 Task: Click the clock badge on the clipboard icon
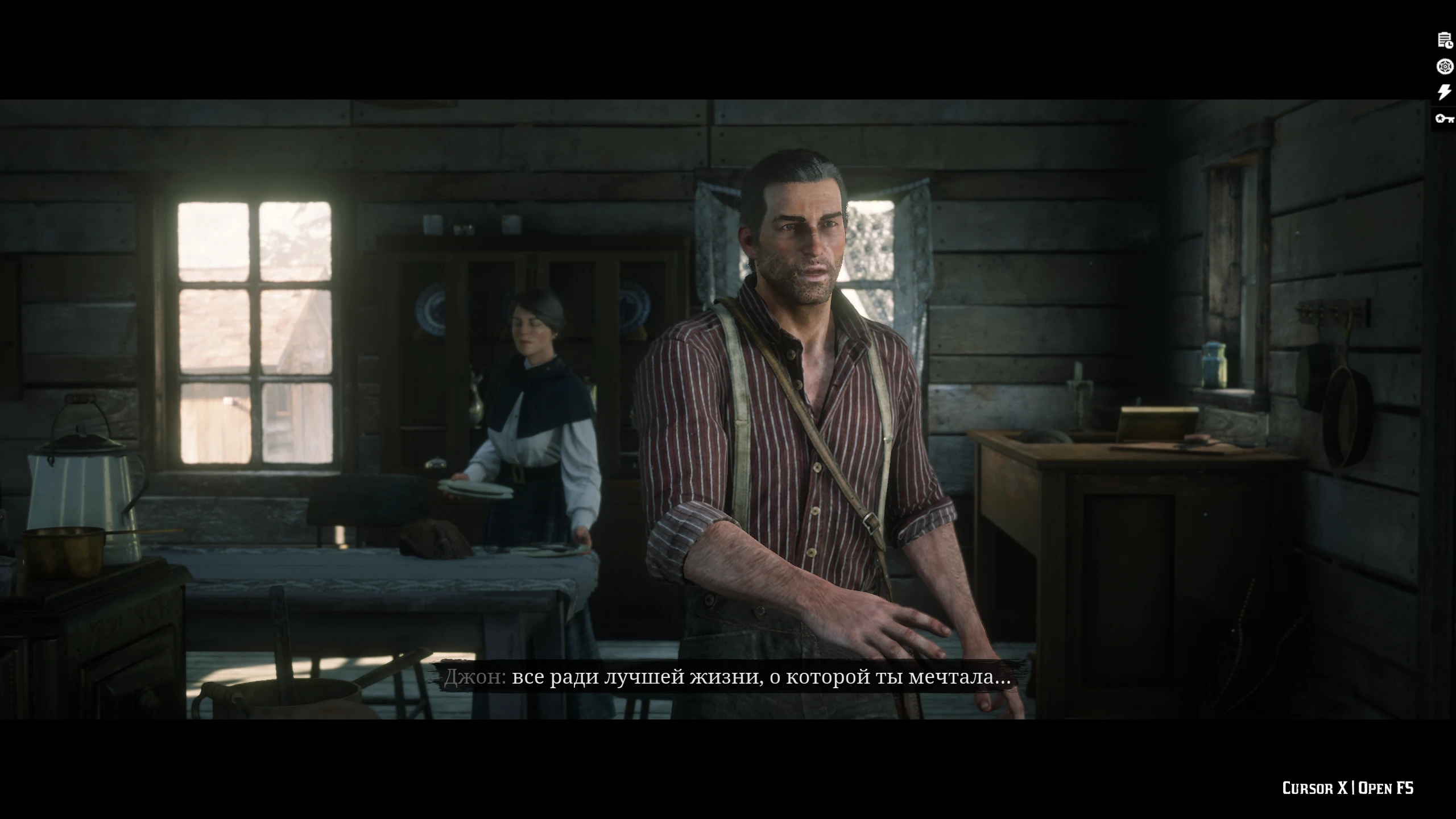pos(1449,44)
